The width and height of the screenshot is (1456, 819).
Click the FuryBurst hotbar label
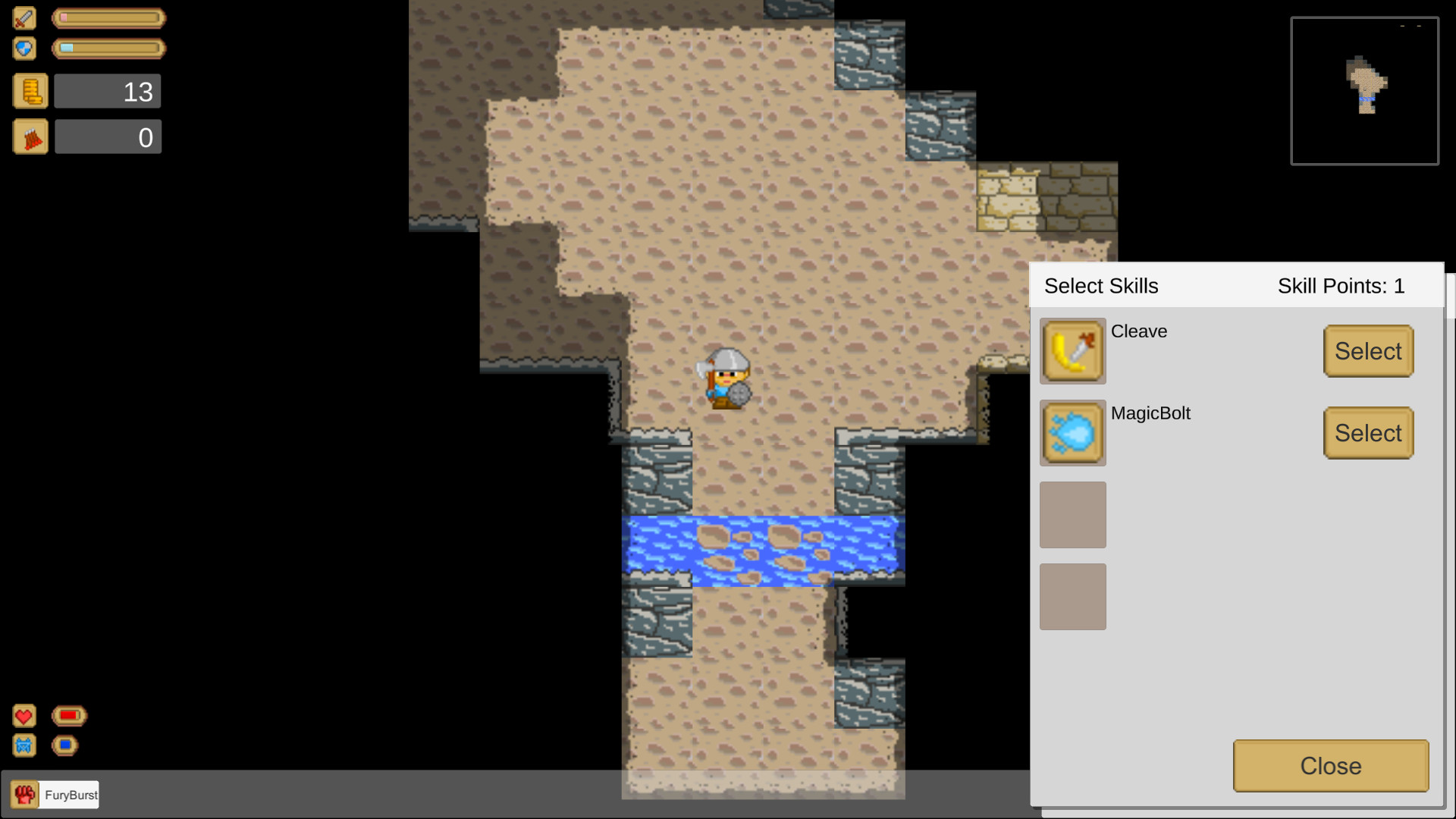click(x=71, y=795)
